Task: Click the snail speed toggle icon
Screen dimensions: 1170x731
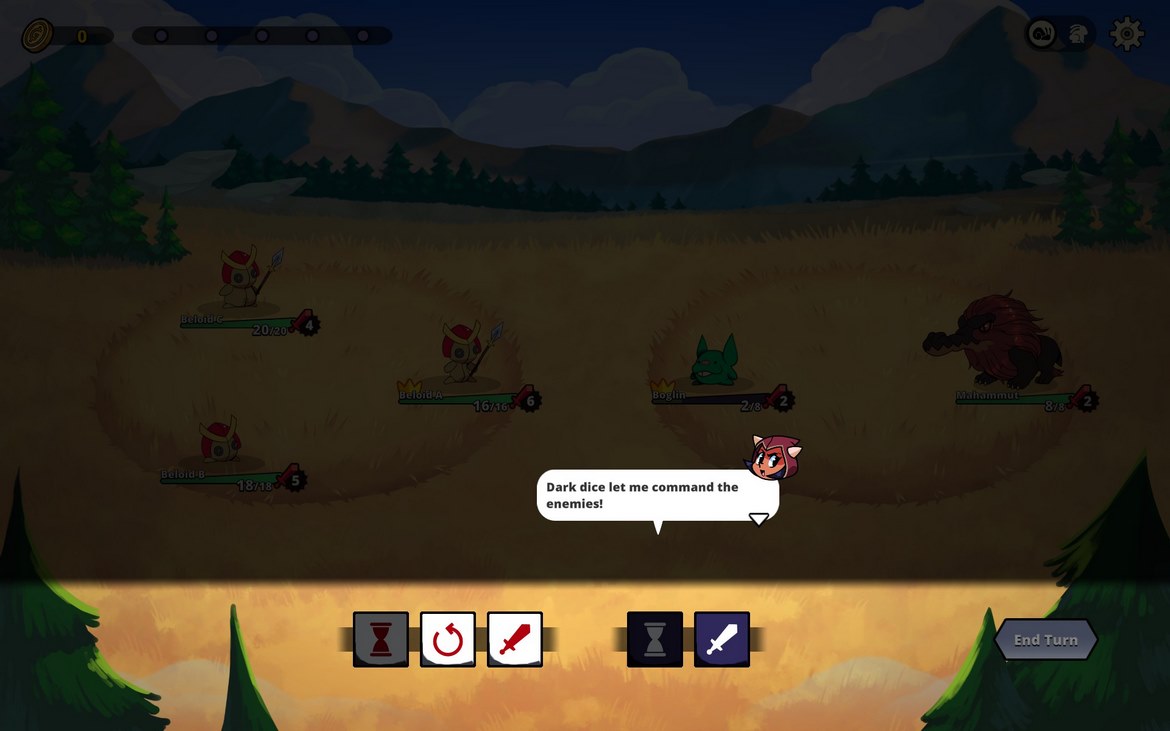Action: point(1043,35)
